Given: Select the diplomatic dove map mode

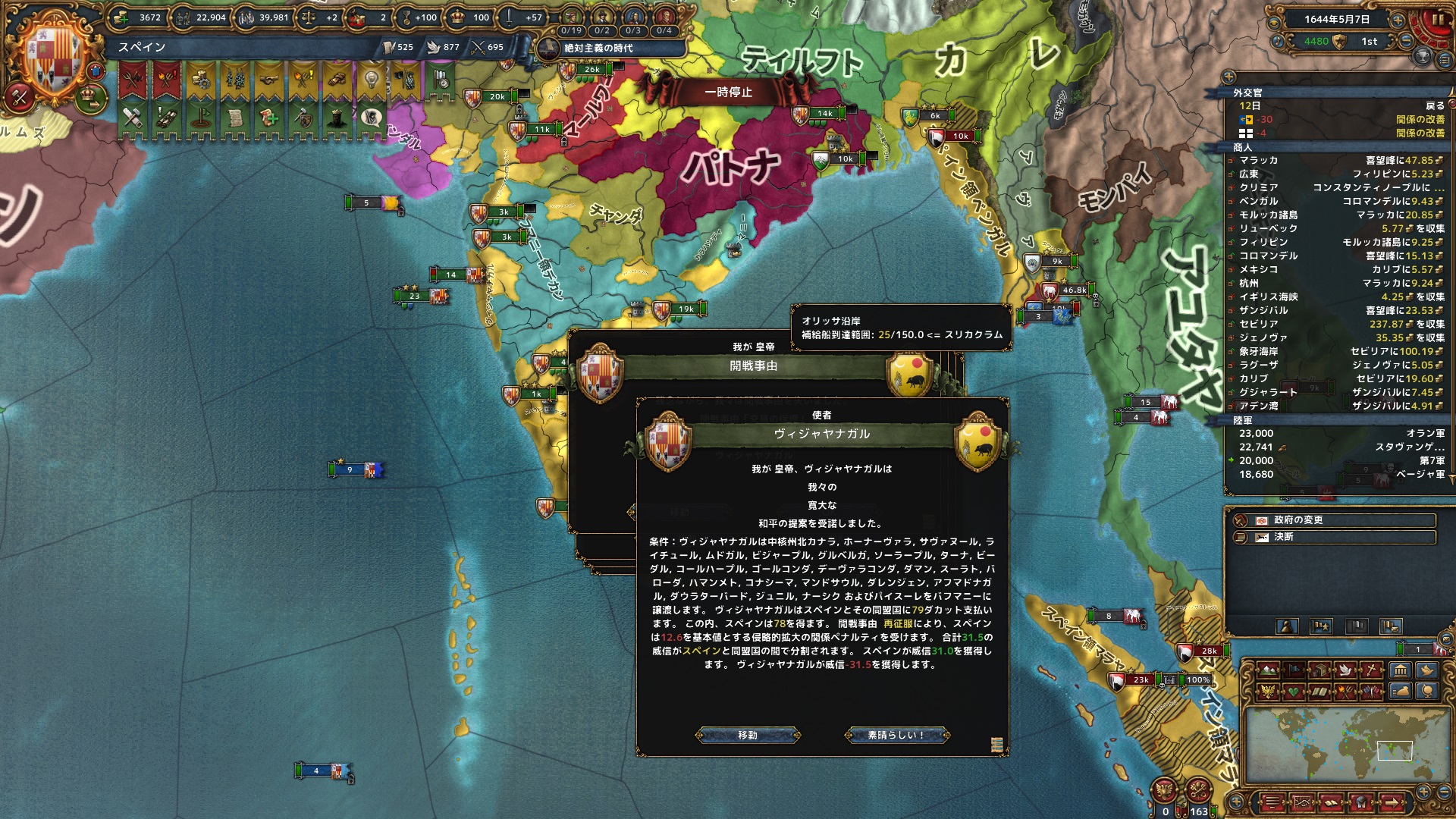Looking at the screenshot, I should click(x=1345, y=670).
